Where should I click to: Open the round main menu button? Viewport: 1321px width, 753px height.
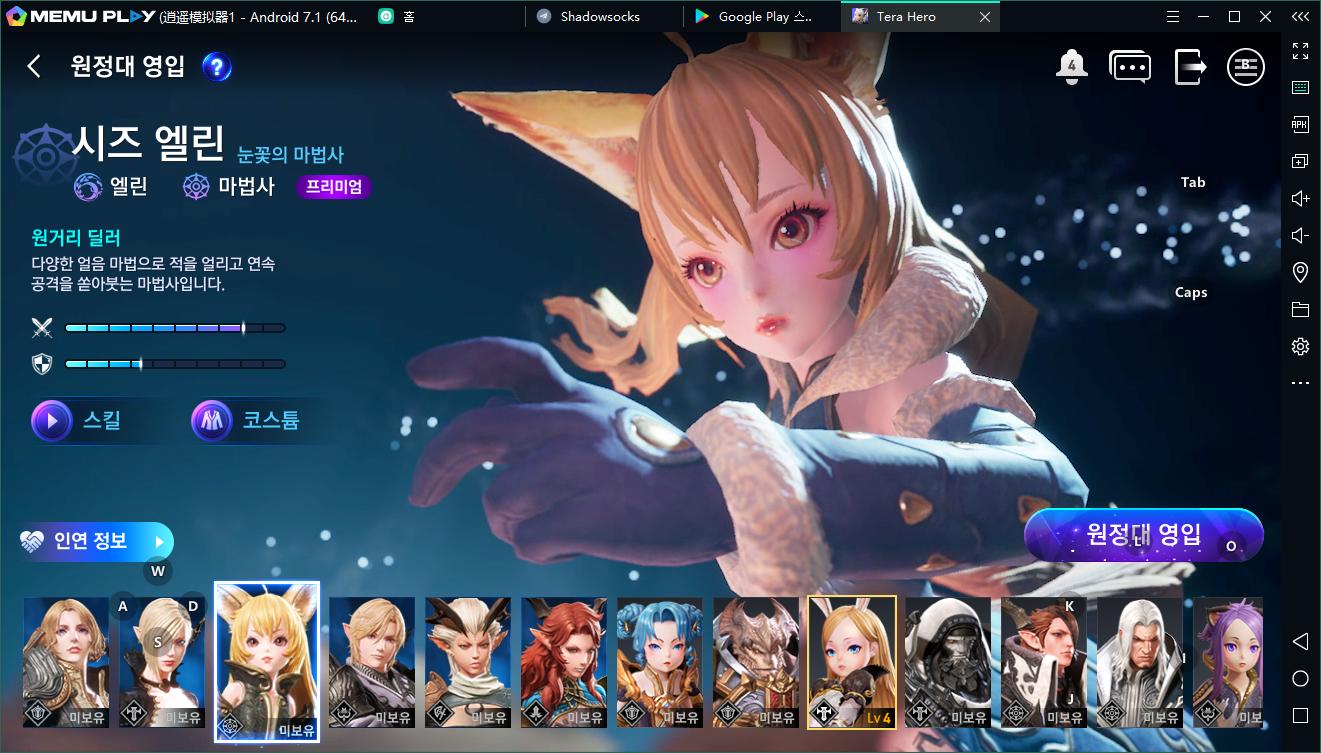coord(1246,67)
